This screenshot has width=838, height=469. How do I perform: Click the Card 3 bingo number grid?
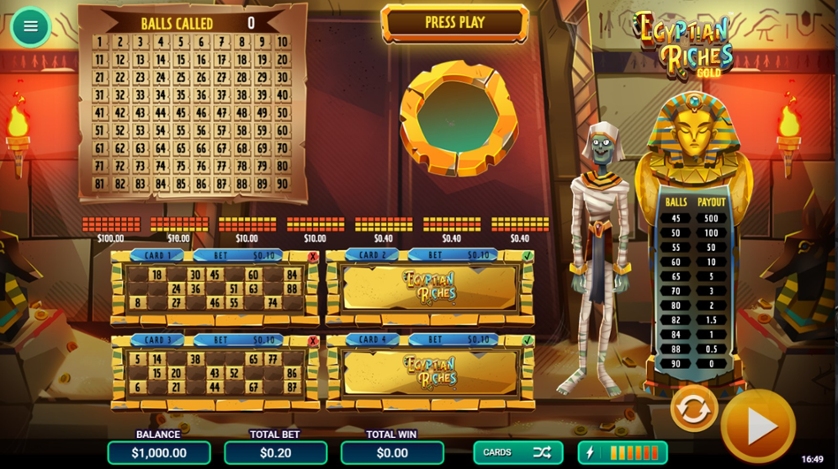point(215,373)
